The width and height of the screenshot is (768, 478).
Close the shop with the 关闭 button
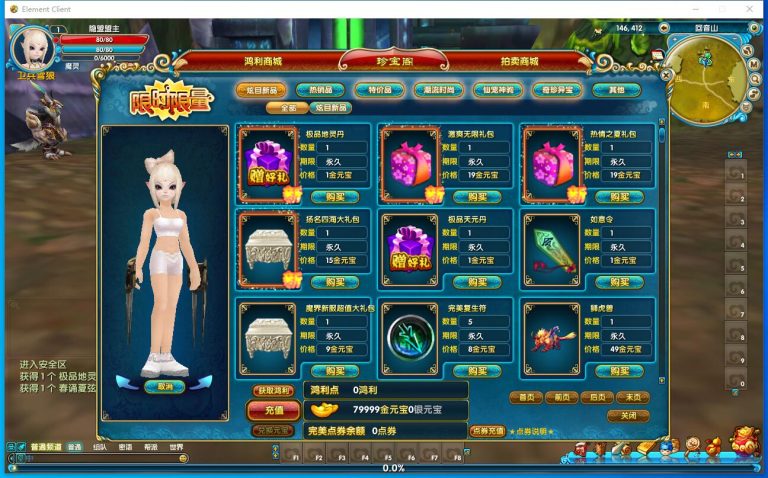(628, 416)
